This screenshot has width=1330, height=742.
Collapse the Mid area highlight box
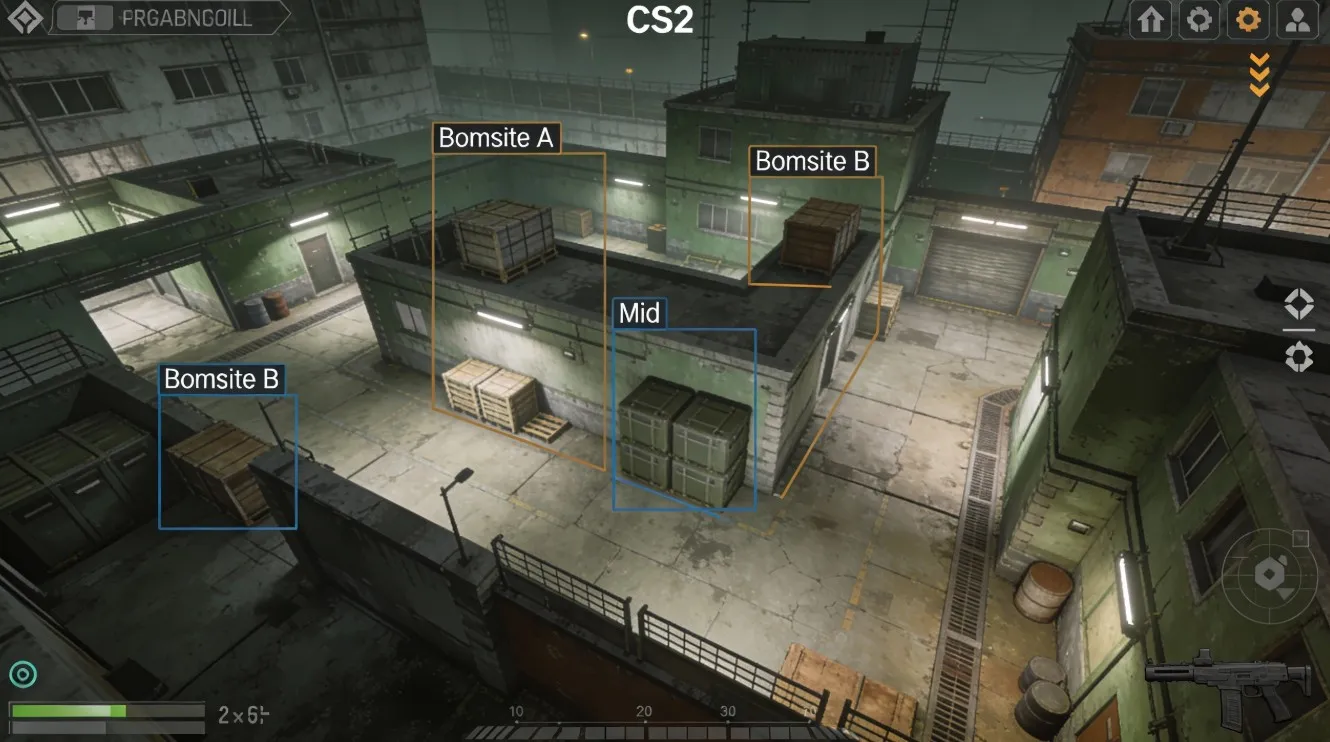637,313
